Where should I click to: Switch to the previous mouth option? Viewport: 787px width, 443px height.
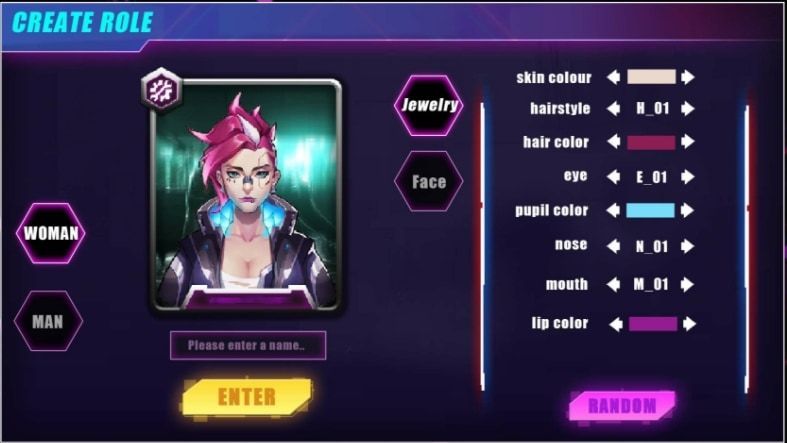pyautogui.click(x=613, y=284)
